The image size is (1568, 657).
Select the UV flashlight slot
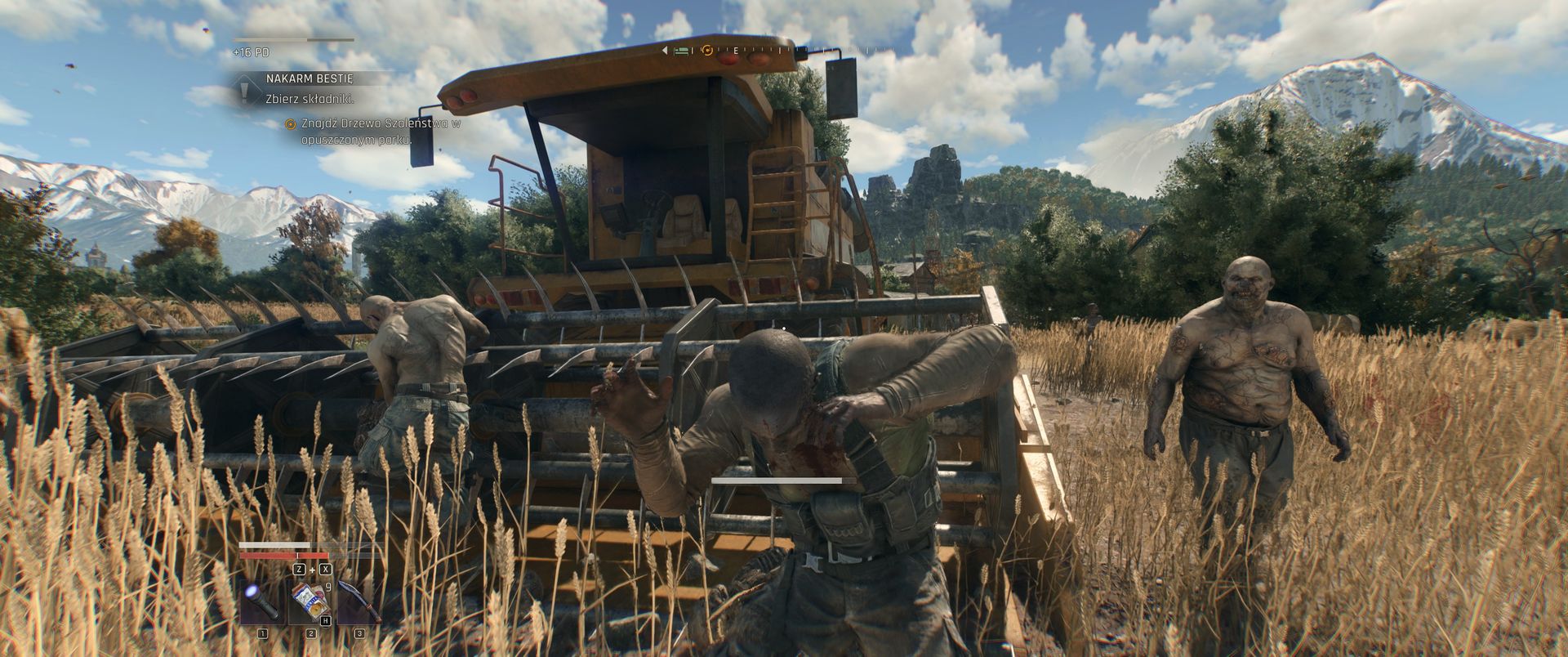(262, 602)
